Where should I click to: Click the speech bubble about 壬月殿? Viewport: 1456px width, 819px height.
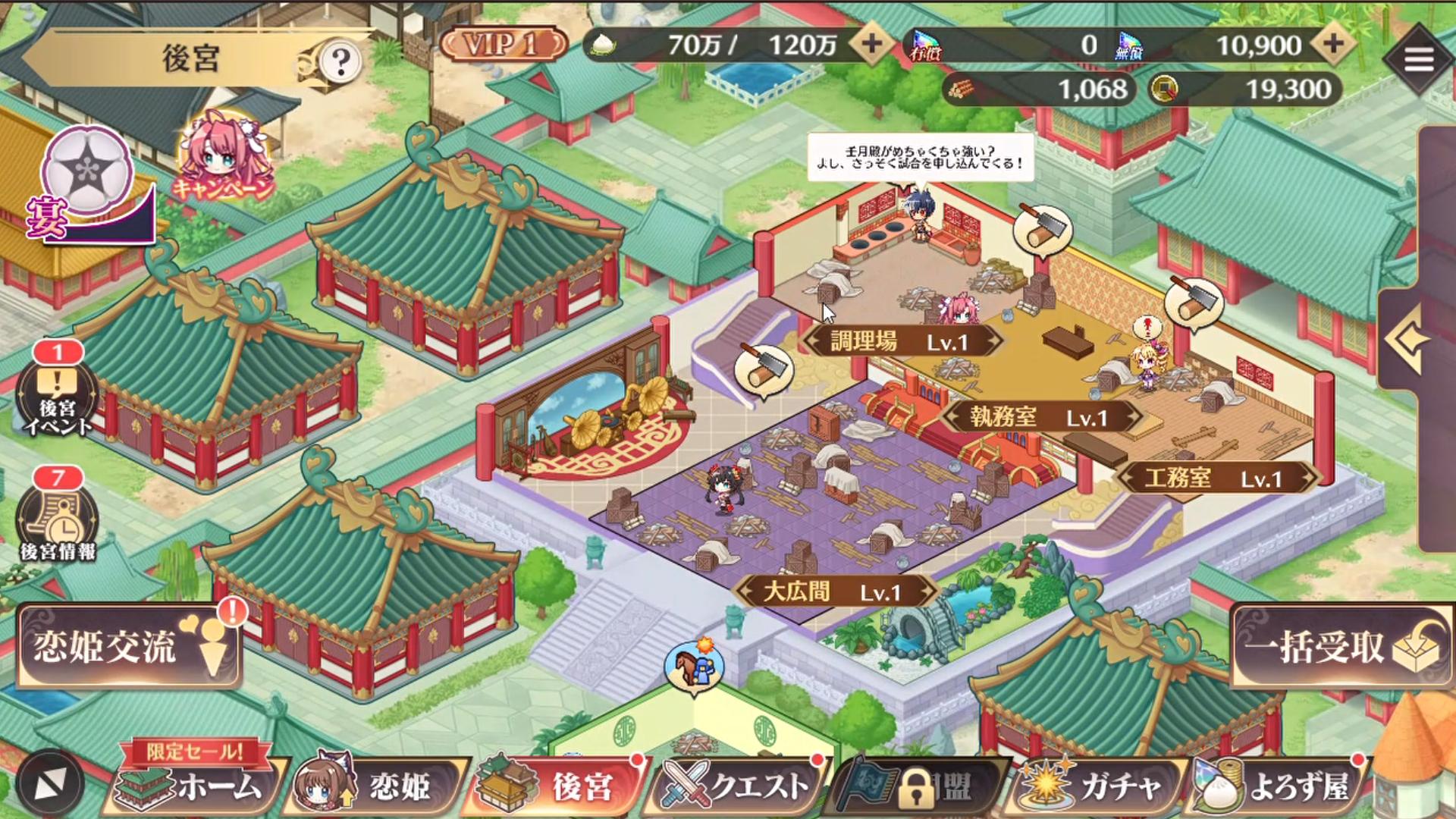pos(918,155)
